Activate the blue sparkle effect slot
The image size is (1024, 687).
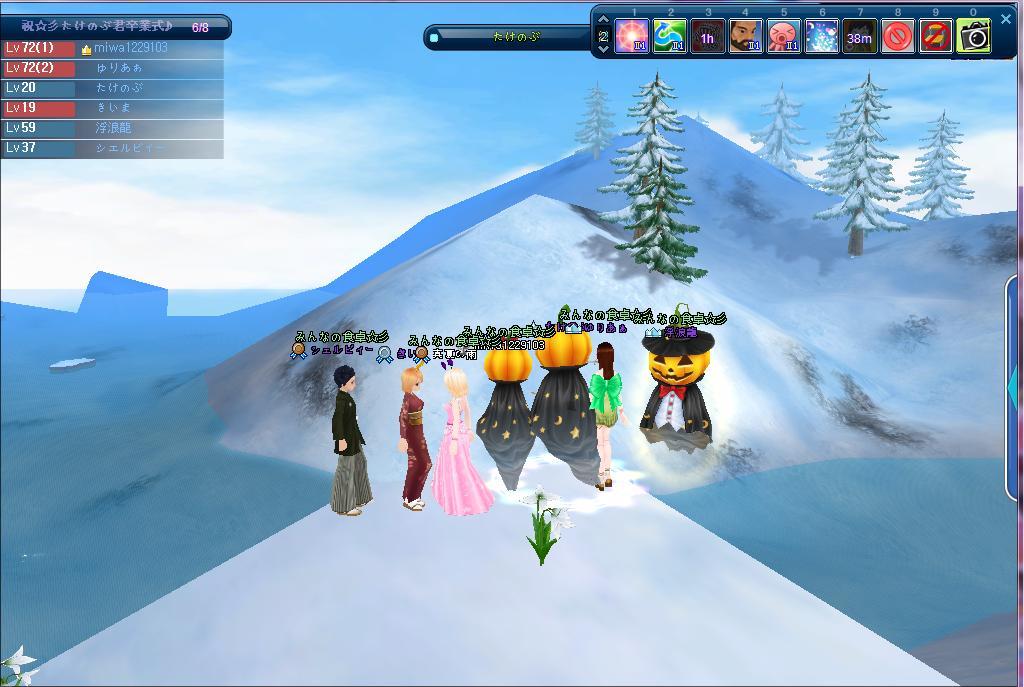(x=821, y=38)
